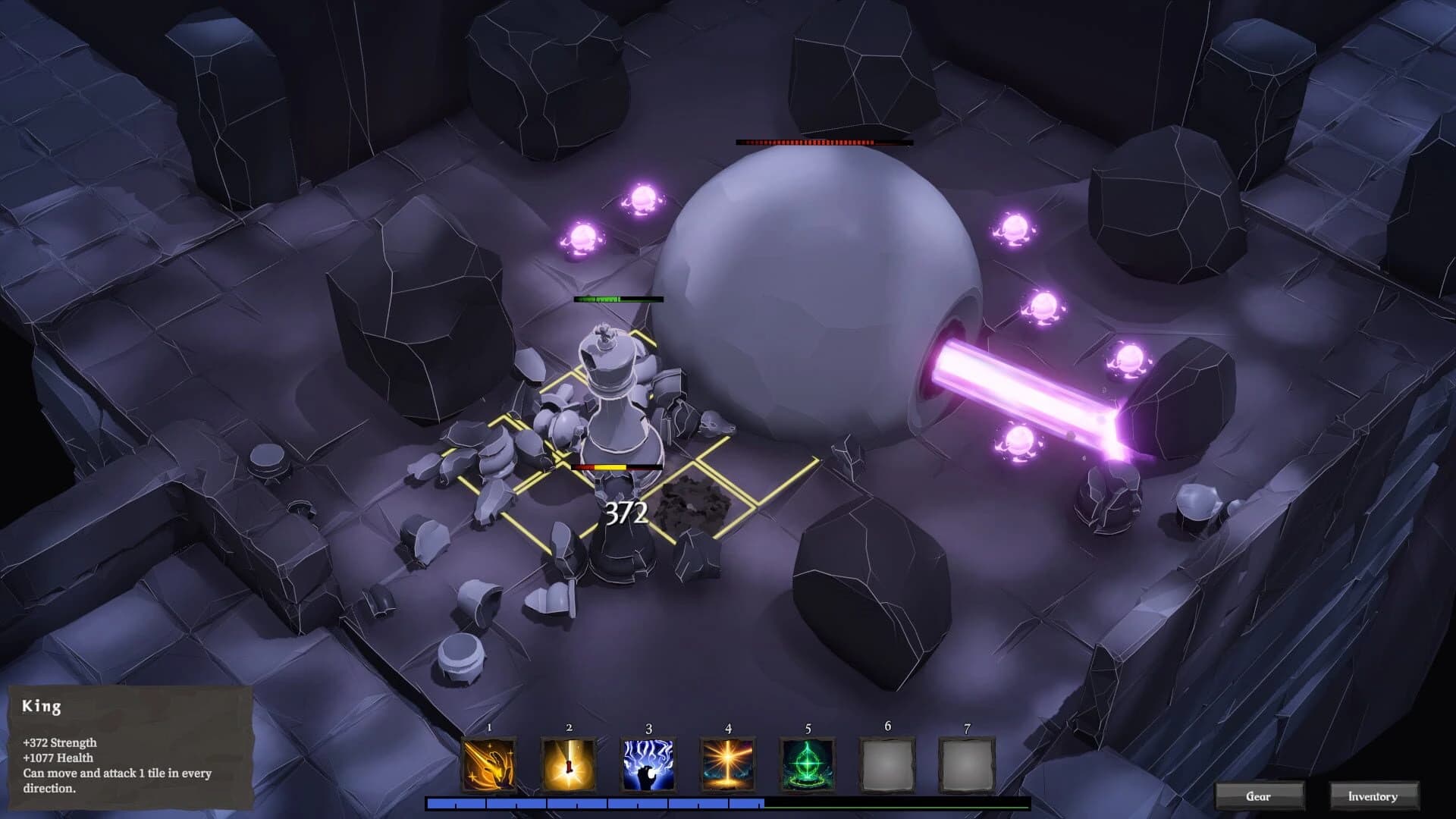Trigger the green rune ability in slot 5
The image size is (1456, 819).
coord(808,762)
